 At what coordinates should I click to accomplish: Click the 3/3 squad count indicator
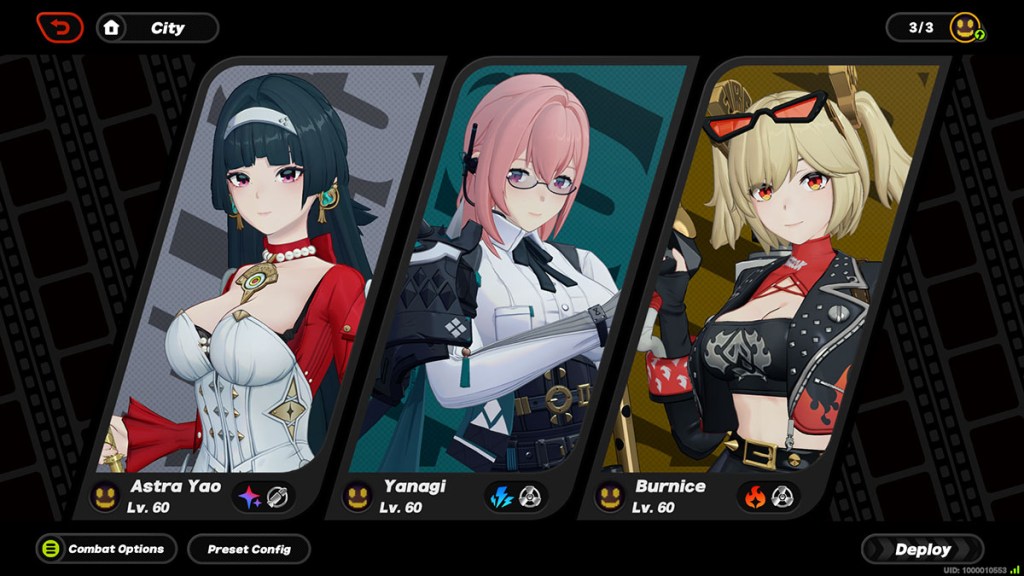pyautogui.click(x=920, y=28)
